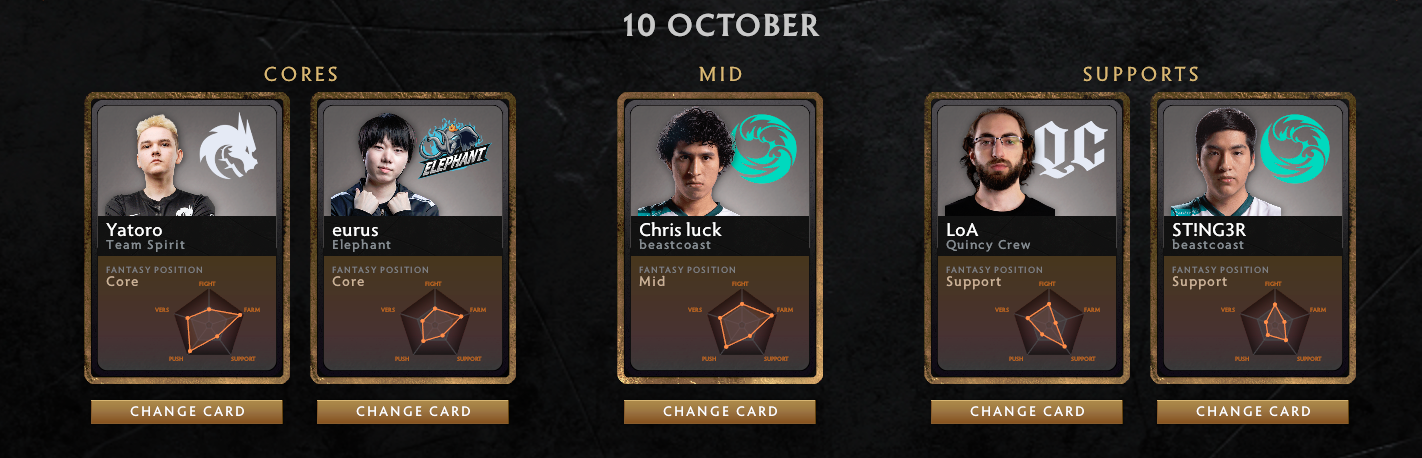The image size is (1422, 458).
Task: Change the Chris luck mid card
Action: pos(720,411)
